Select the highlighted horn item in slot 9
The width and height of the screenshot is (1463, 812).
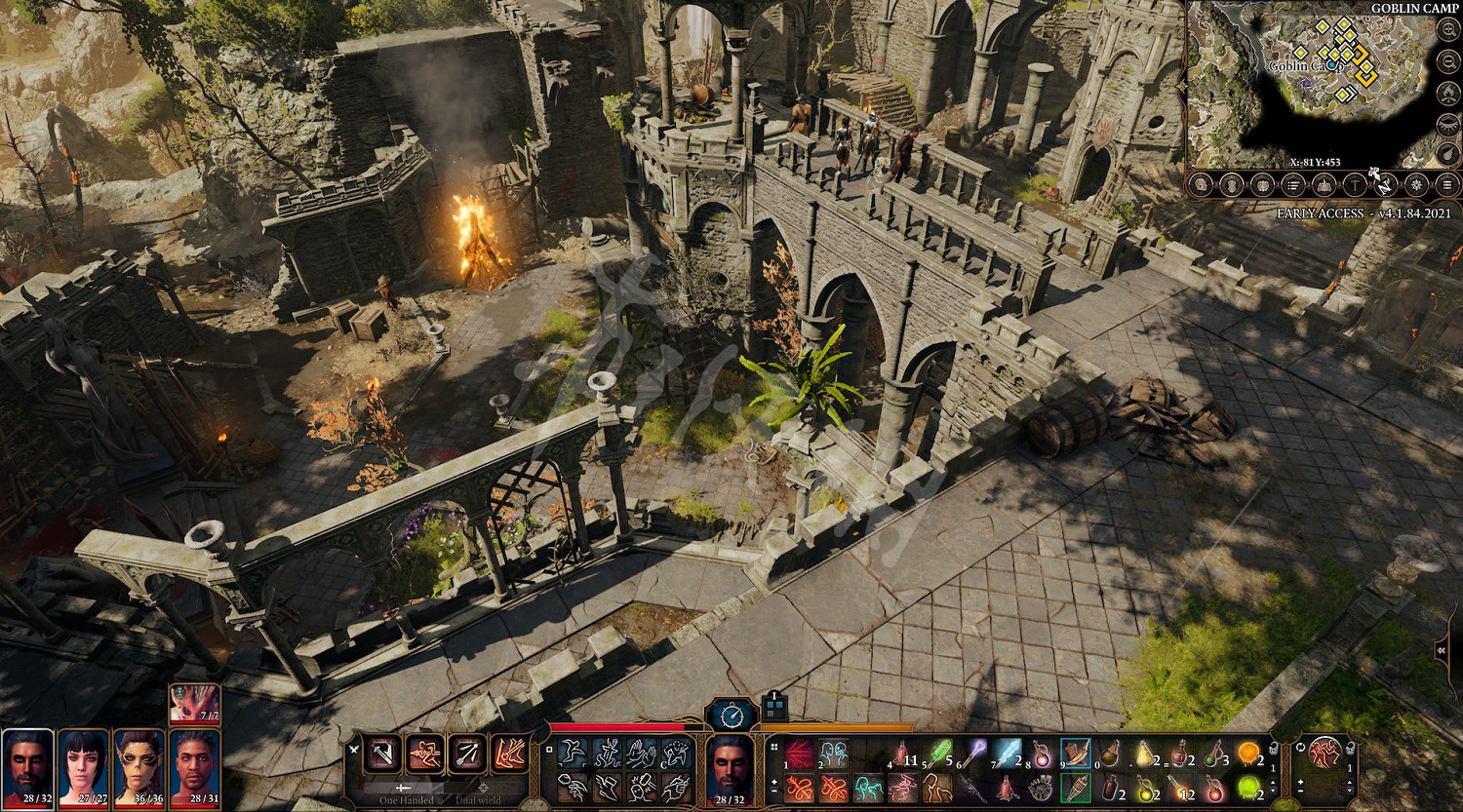tap(1075, 754)
